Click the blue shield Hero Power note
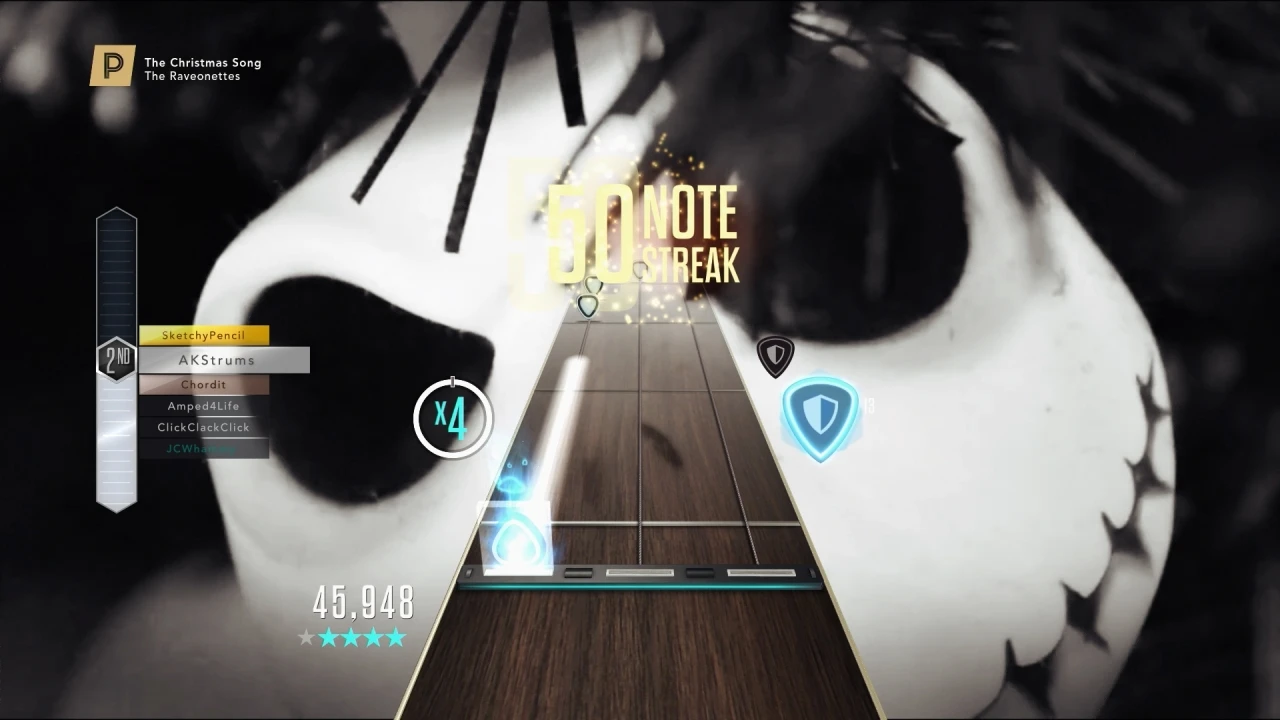Image resolution: width=1280 pixels, height=720 pixels. tap(820, 415)
